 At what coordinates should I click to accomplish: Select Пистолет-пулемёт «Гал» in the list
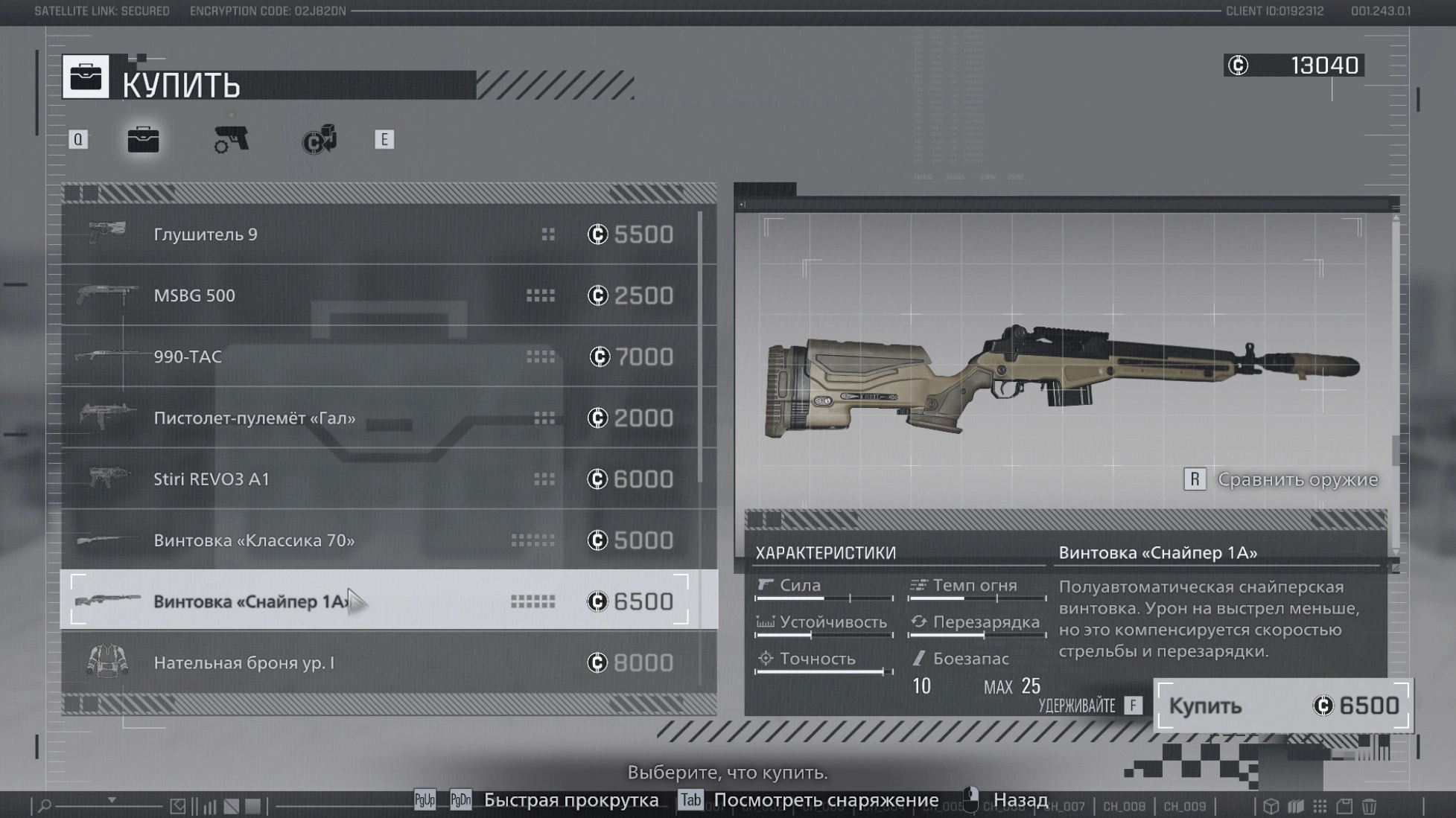pos(387,418)
